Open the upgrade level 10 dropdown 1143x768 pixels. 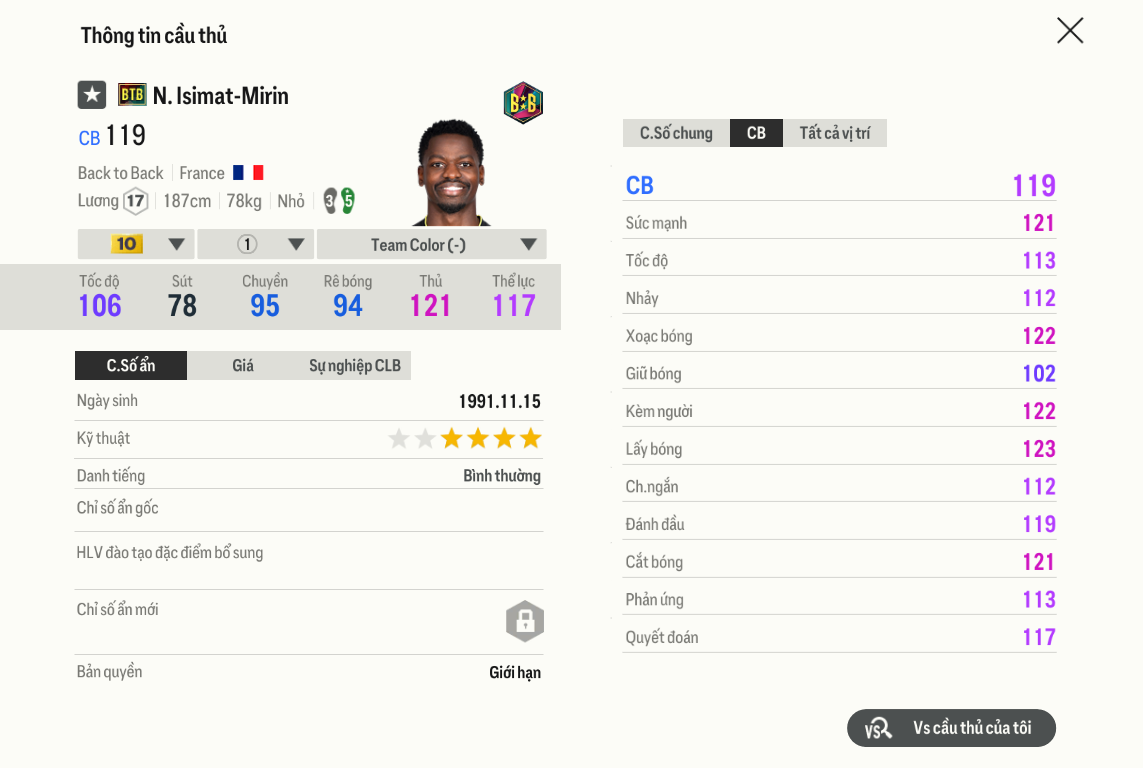click(136, 244)
